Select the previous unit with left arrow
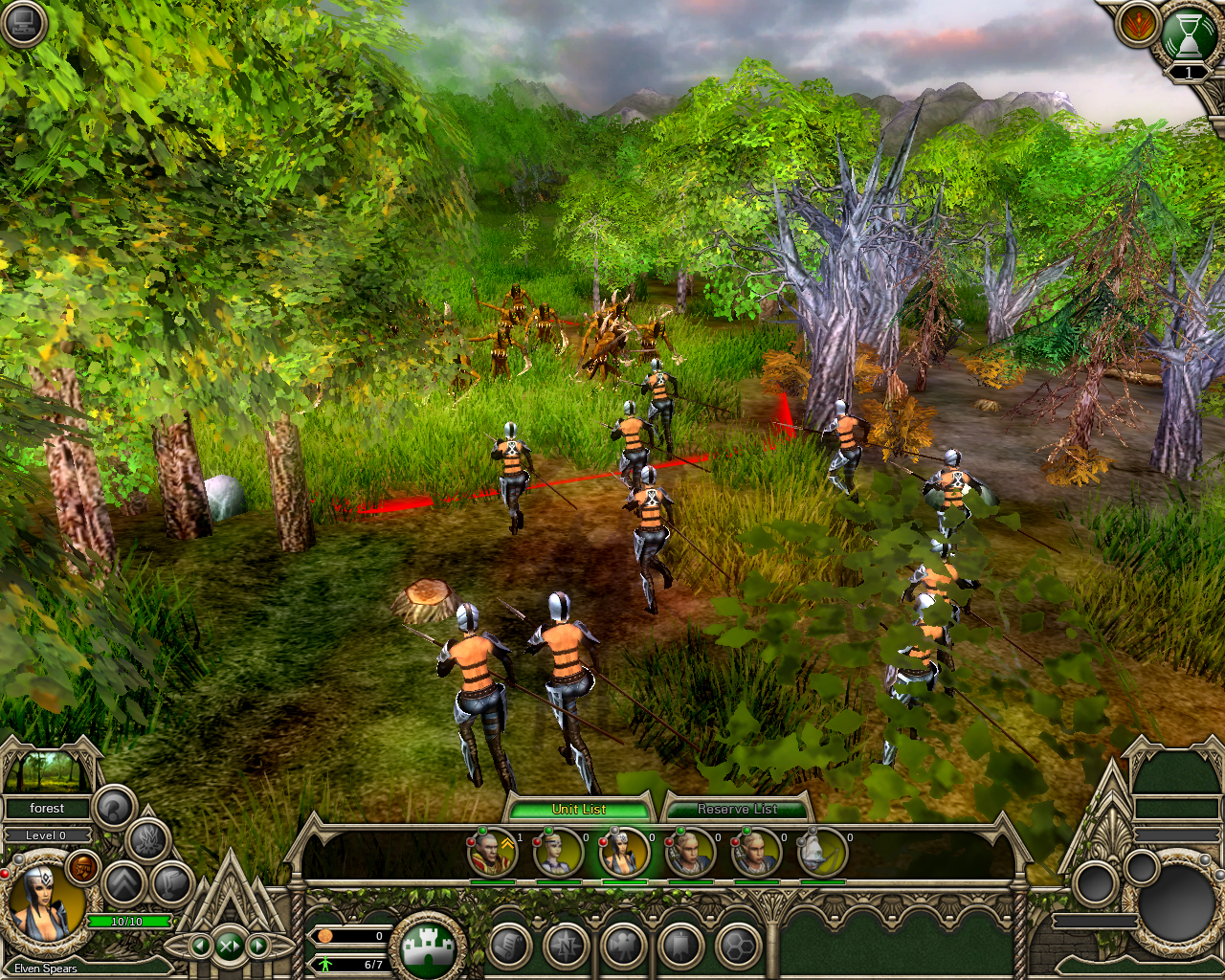Viewport: 1225px width, 980px height. tap(201, 947)
